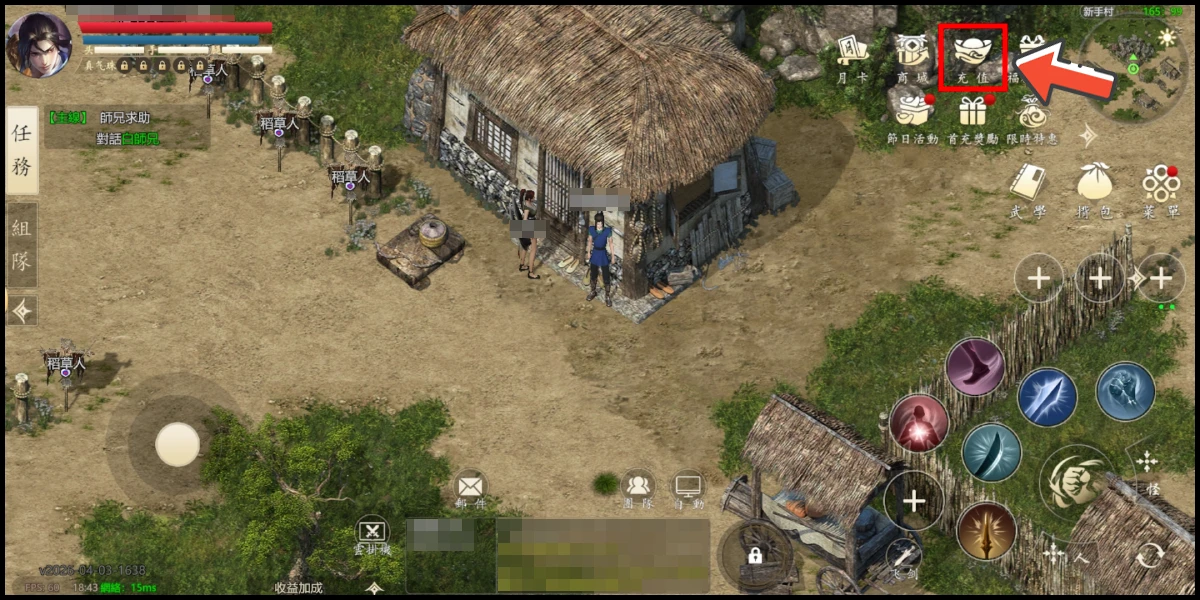The height and width of the screenshot is (600, 1200).
Task: Activate the golden spear skill
Action: pyautogui.click(x=986, y=532)
